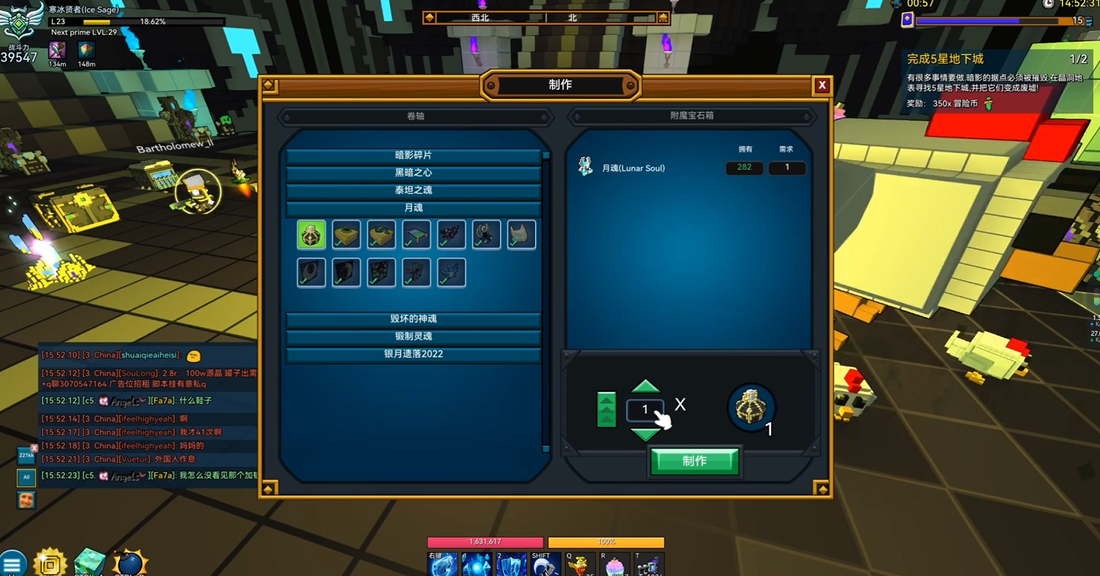Expand the 锻制灵魂 recipe category
The image size is (1100, 576).
coord(413,337)
